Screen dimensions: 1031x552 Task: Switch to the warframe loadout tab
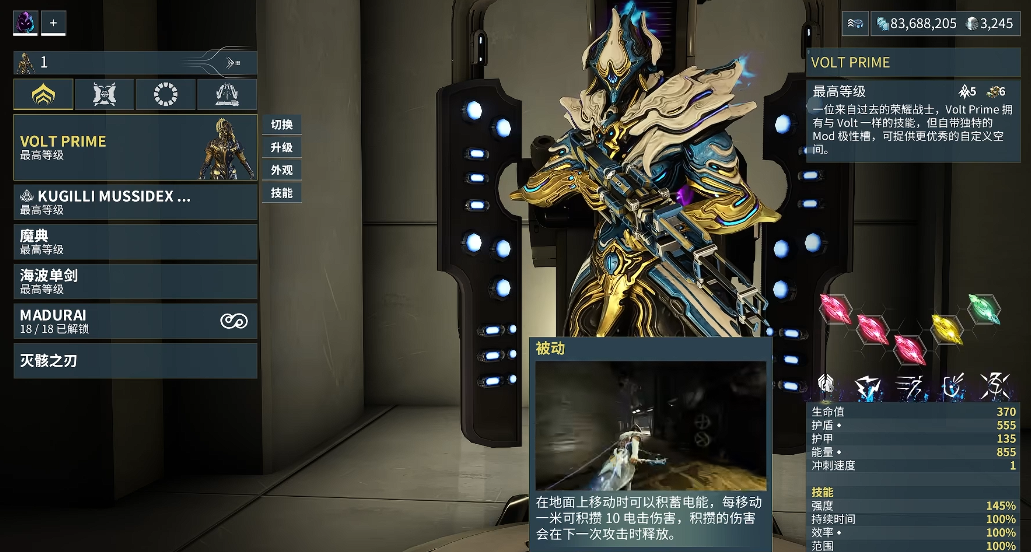click(43, 95)
